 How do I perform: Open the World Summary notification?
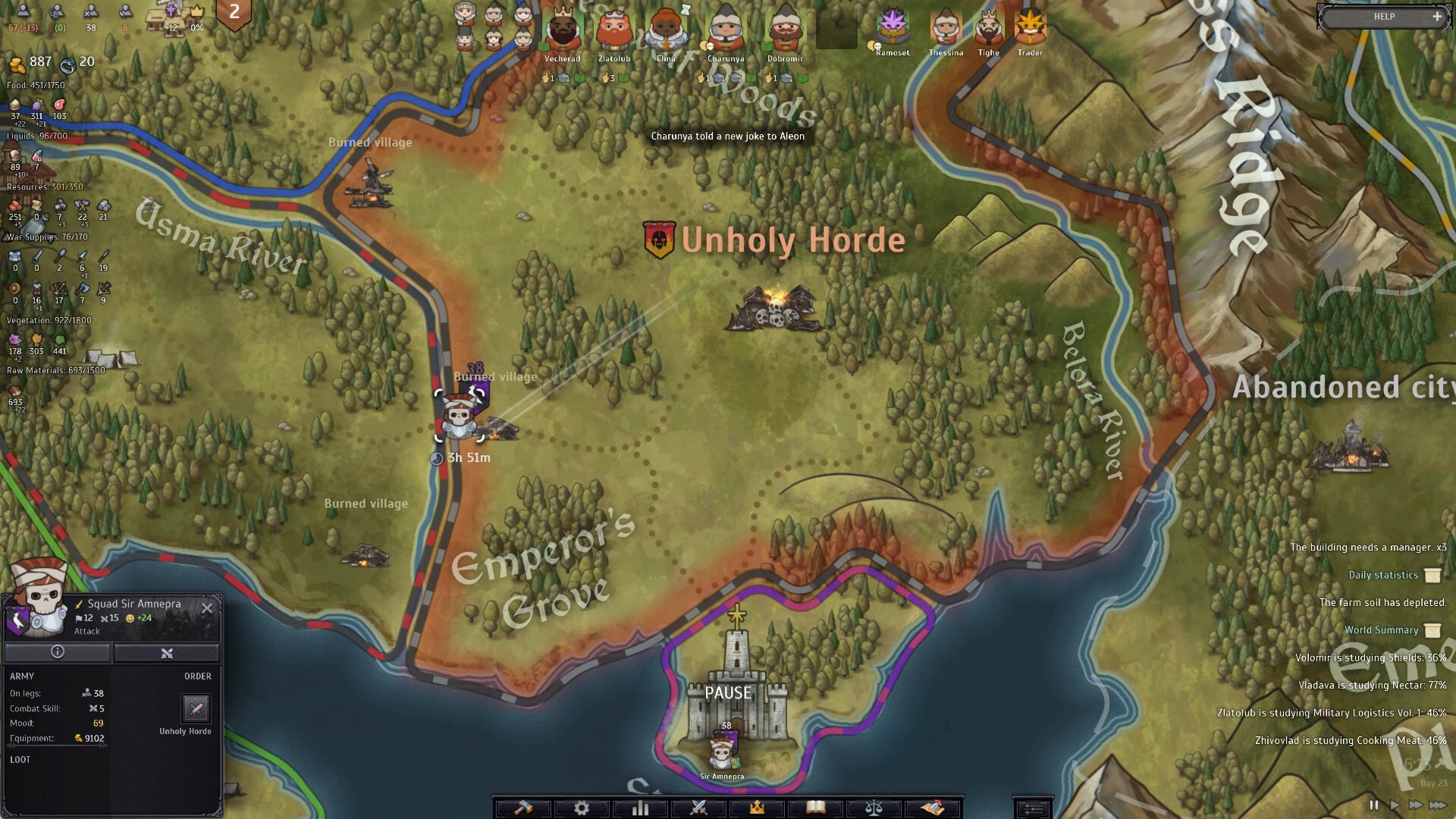[x=1382, y=630]
